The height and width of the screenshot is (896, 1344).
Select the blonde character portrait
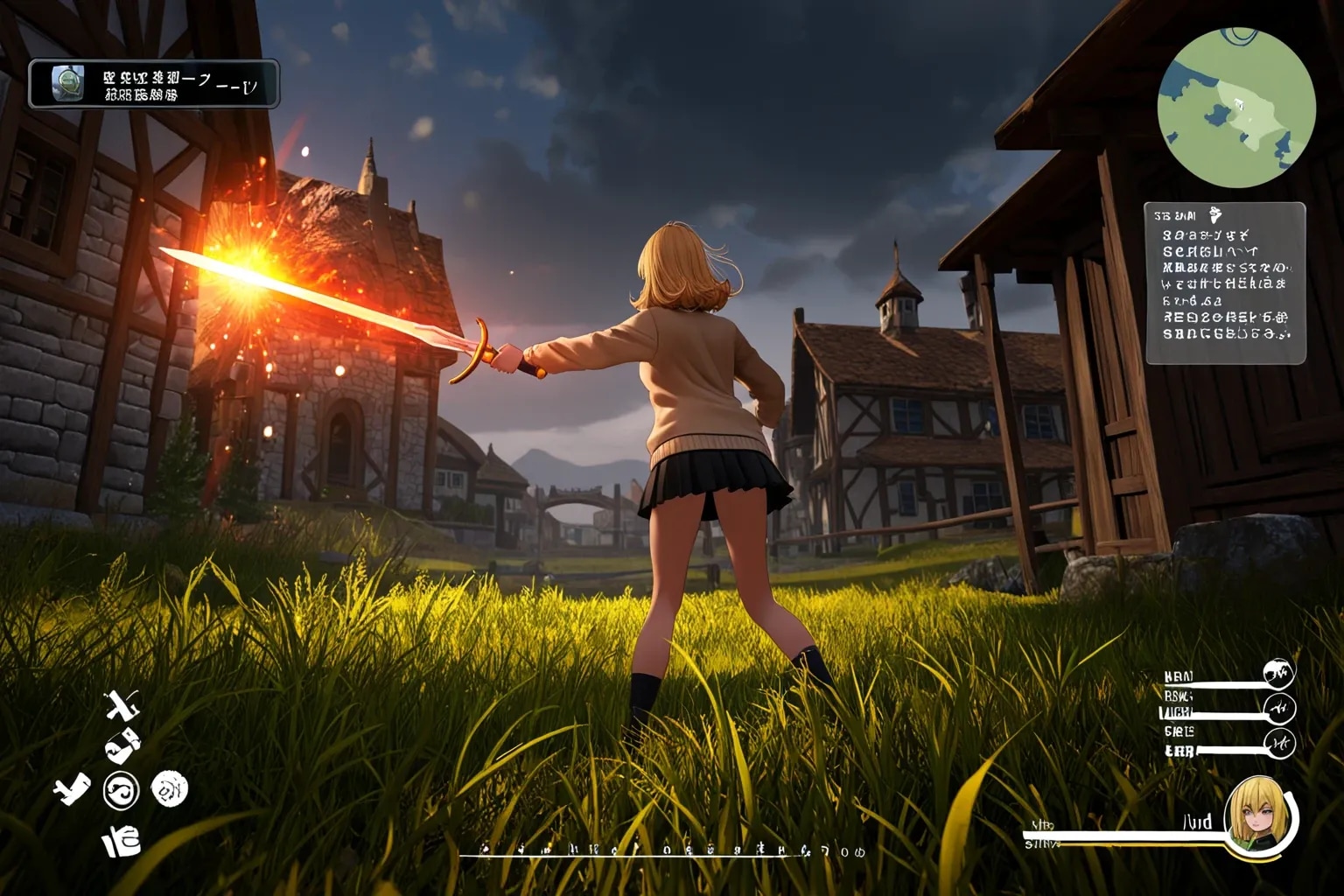point(1260,815)
